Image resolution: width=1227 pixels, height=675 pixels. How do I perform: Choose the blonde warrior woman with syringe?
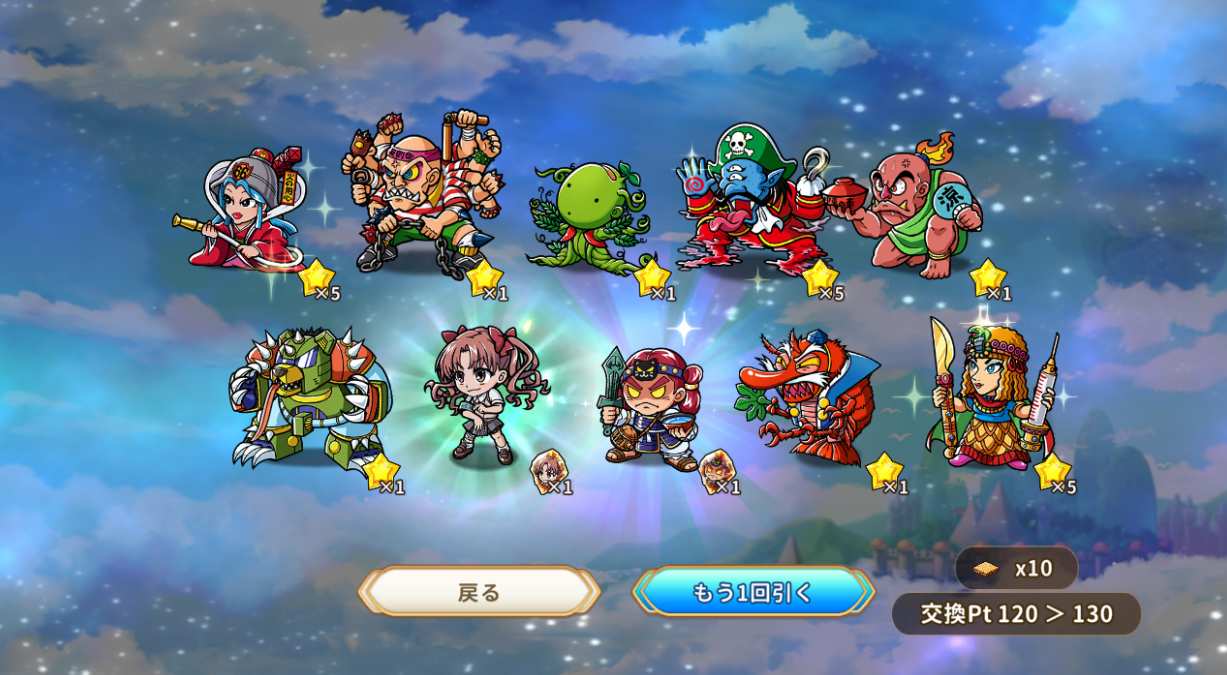tap(988, 397)
